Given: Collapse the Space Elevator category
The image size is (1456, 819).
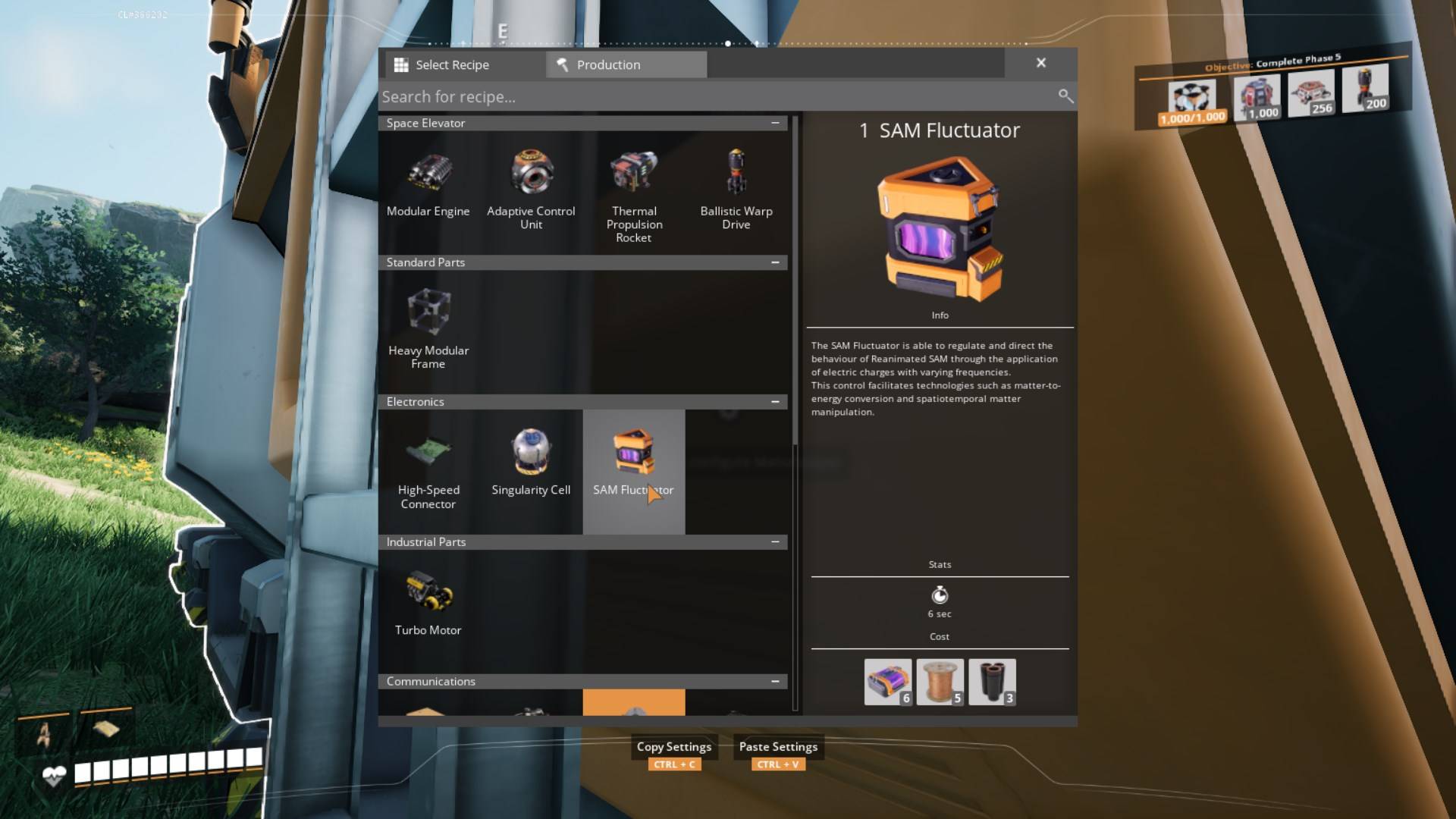Looking at the screenshot, I should (774, 123).
